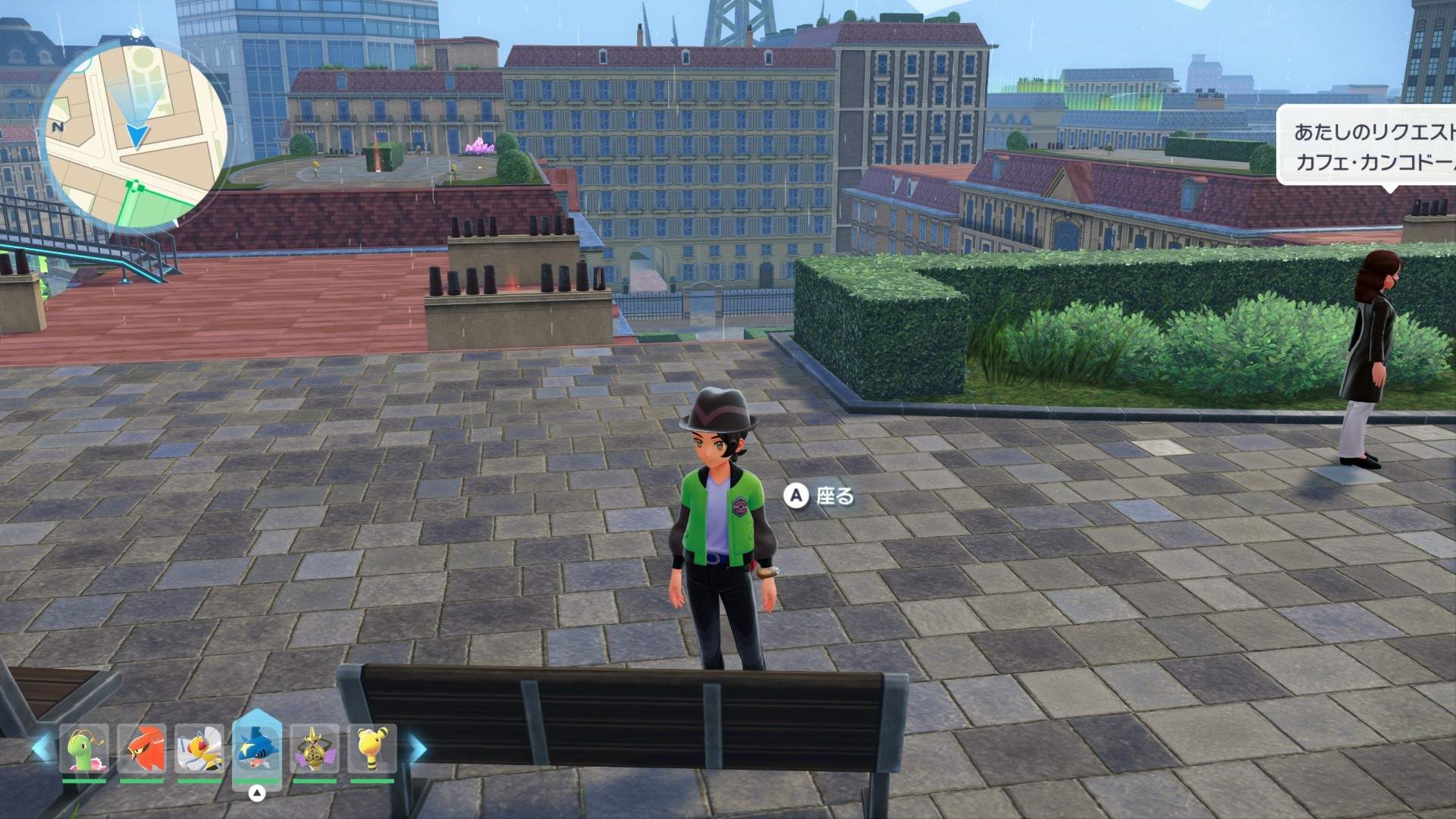Click the left party-cycle arrow

pos(41,748)
